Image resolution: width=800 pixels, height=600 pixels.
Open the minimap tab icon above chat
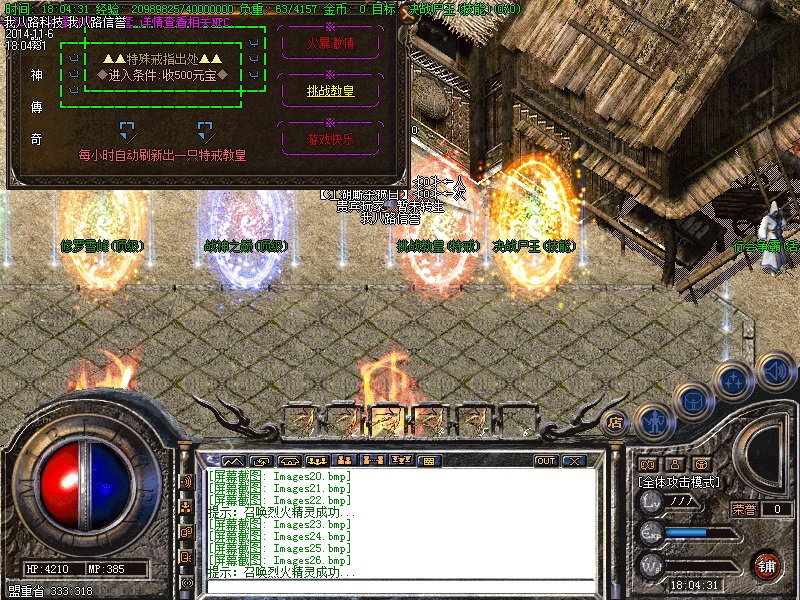pos(233,461)
